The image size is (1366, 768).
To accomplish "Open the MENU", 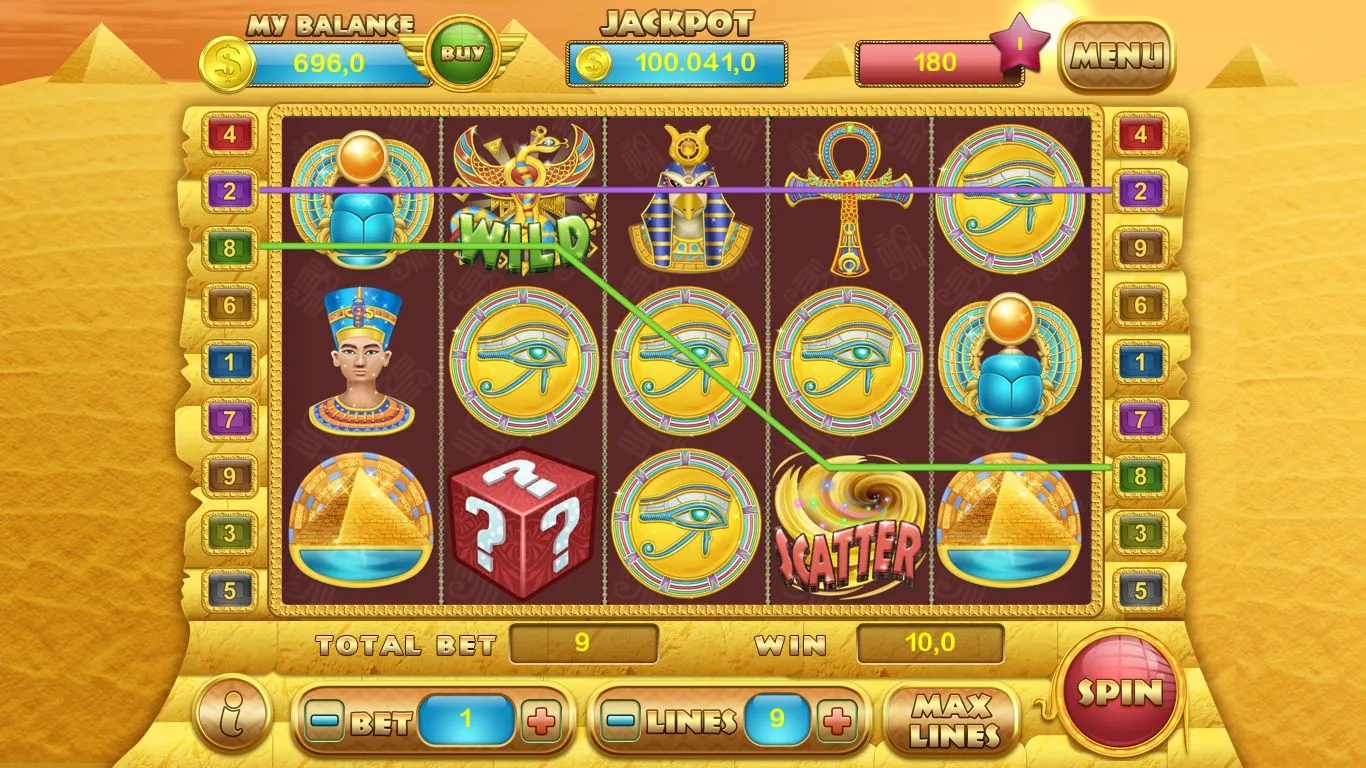I will [x=1117, y=56].
